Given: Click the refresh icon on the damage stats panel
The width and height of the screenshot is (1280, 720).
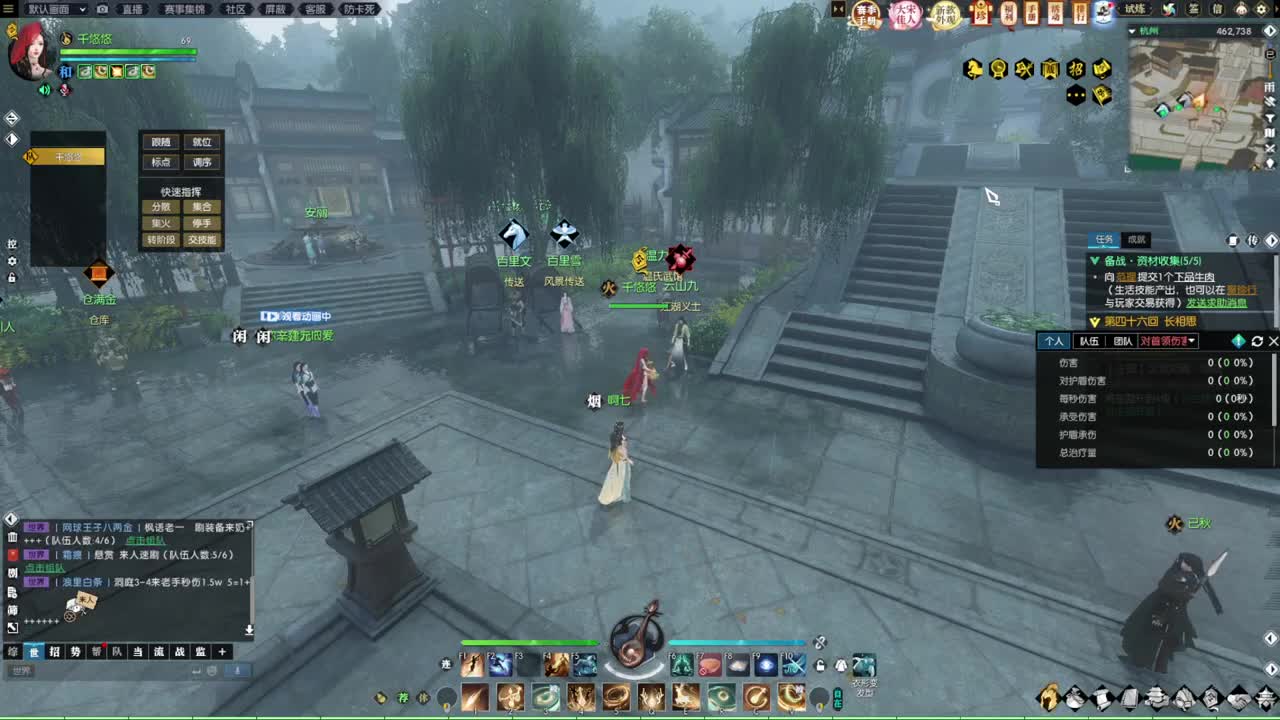Looking at the screenshot, I should pyautogui.click(x=1257, y=341).
